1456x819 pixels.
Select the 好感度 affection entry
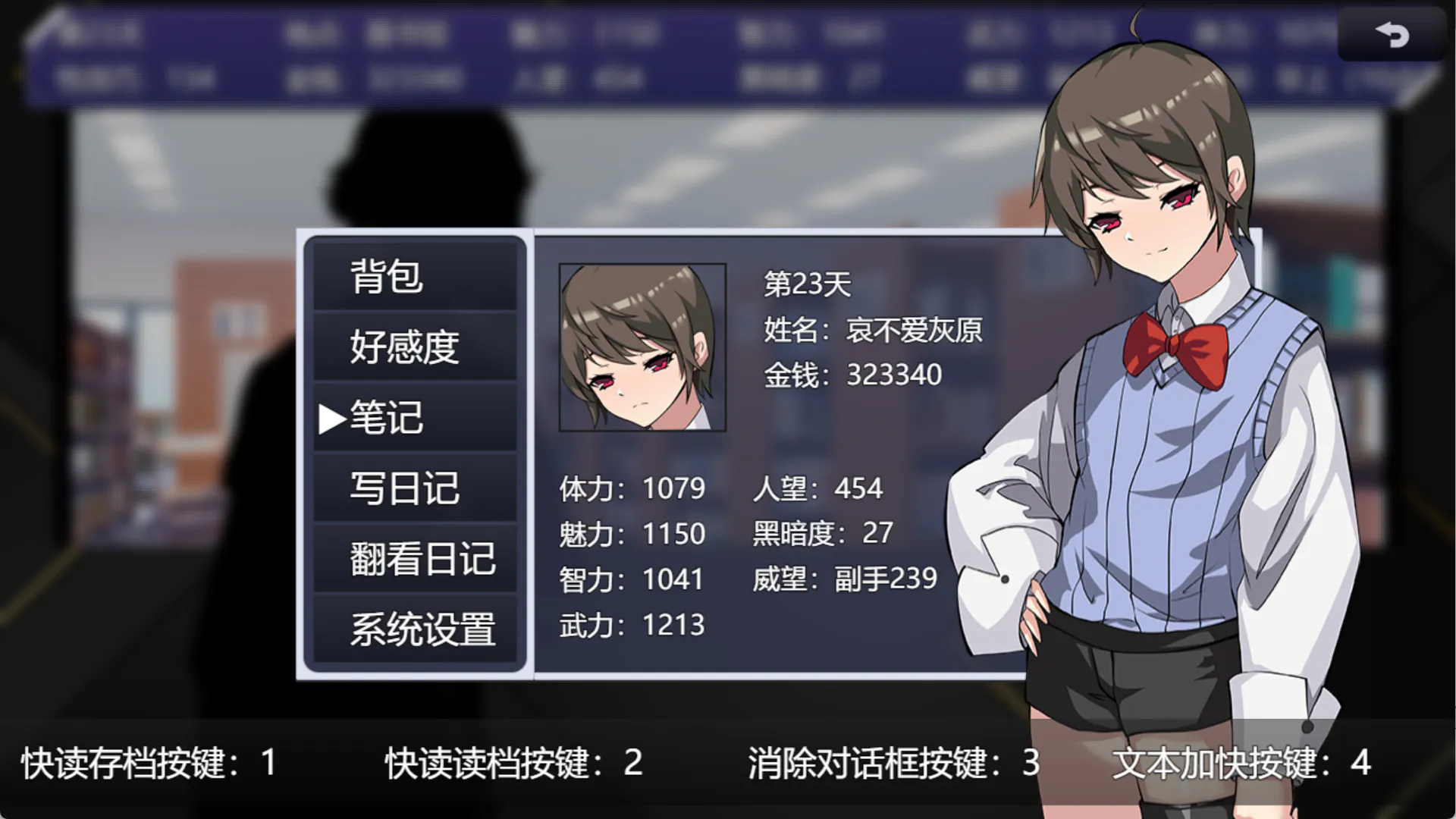[414, 347]
